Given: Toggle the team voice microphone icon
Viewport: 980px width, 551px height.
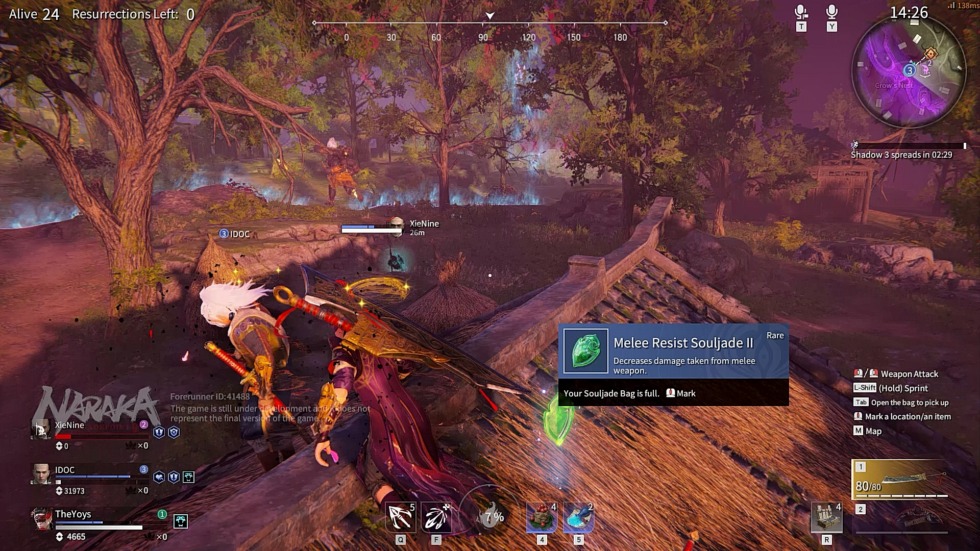Looking at the screenshot, I should coord(801,13).
